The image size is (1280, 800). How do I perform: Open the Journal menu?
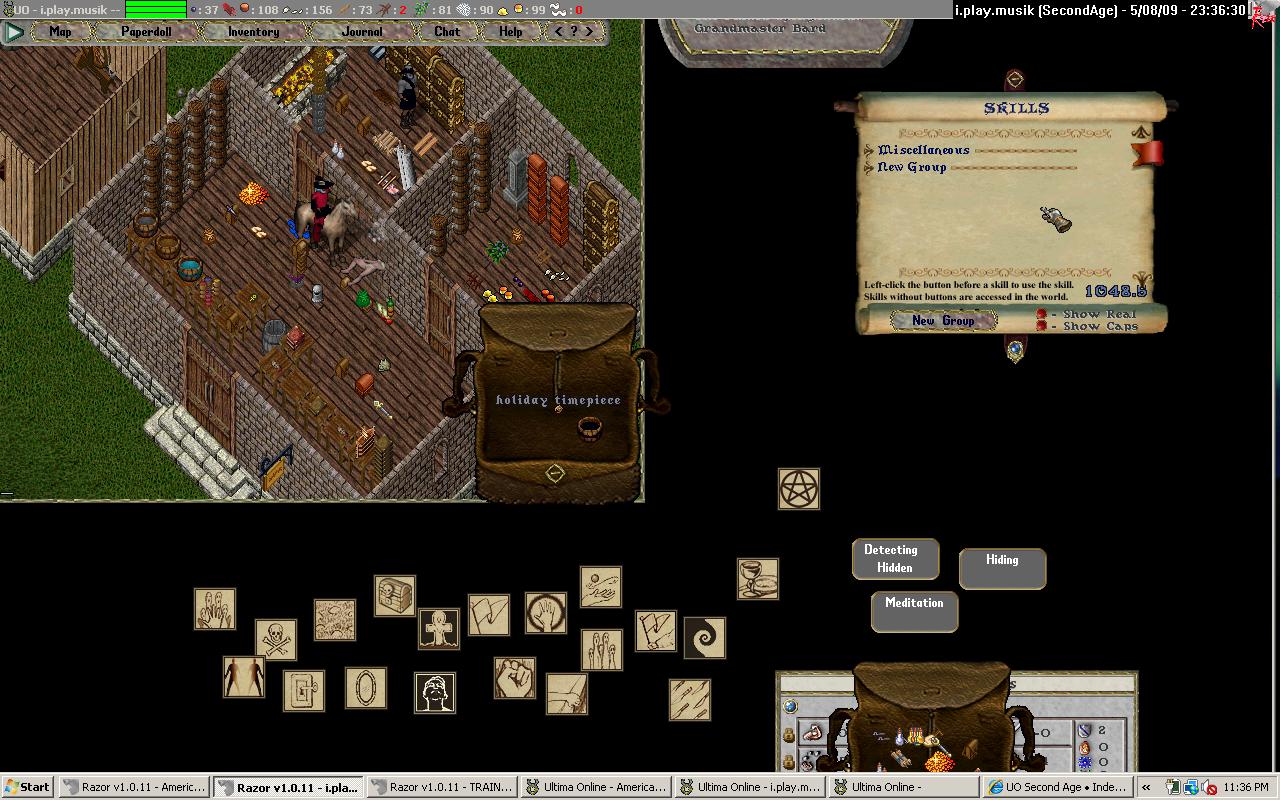point(362,32)
